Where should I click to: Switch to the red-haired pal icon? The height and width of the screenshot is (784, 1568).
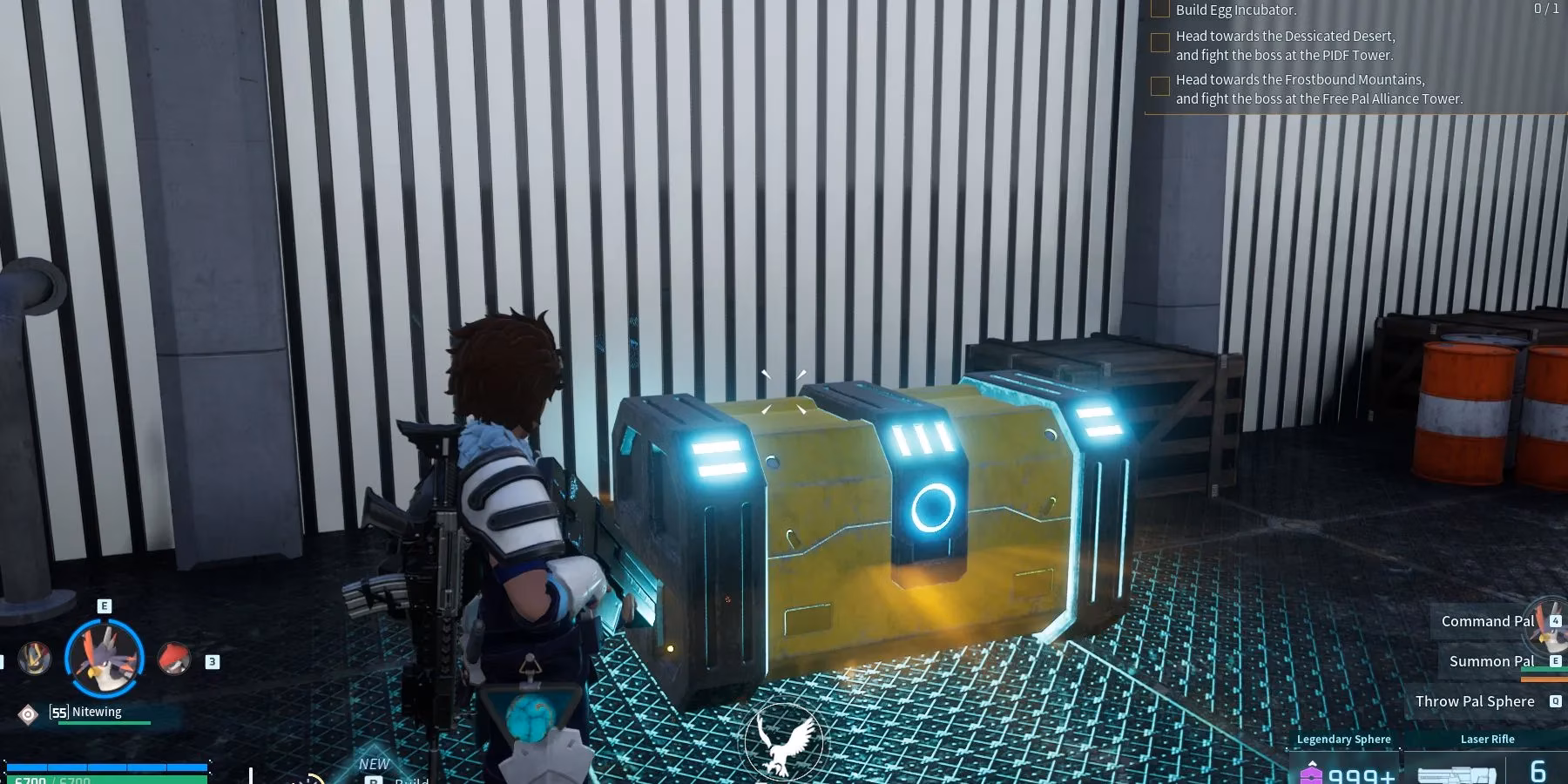[174, 659]
